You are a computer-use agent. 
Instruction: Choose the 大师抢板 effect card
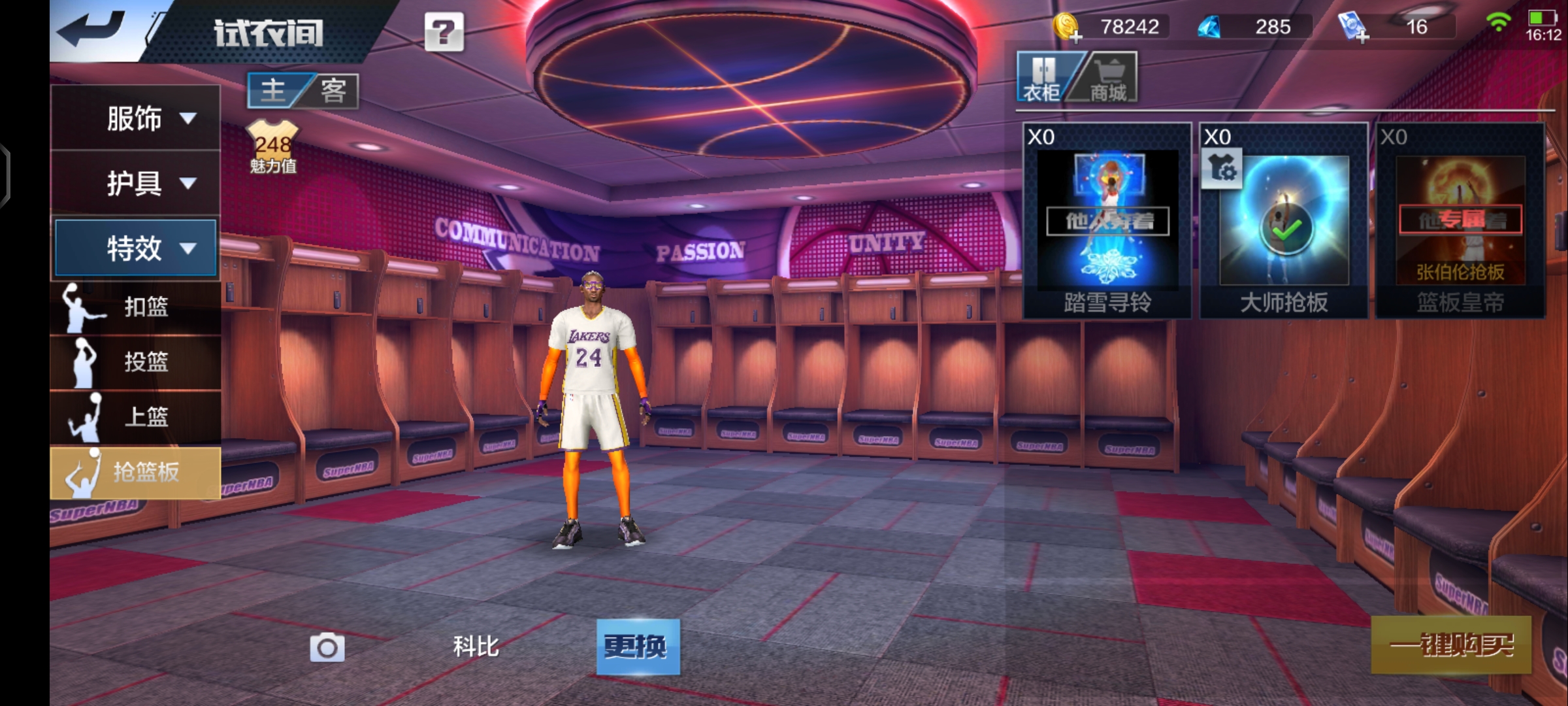coord(1284,221)
